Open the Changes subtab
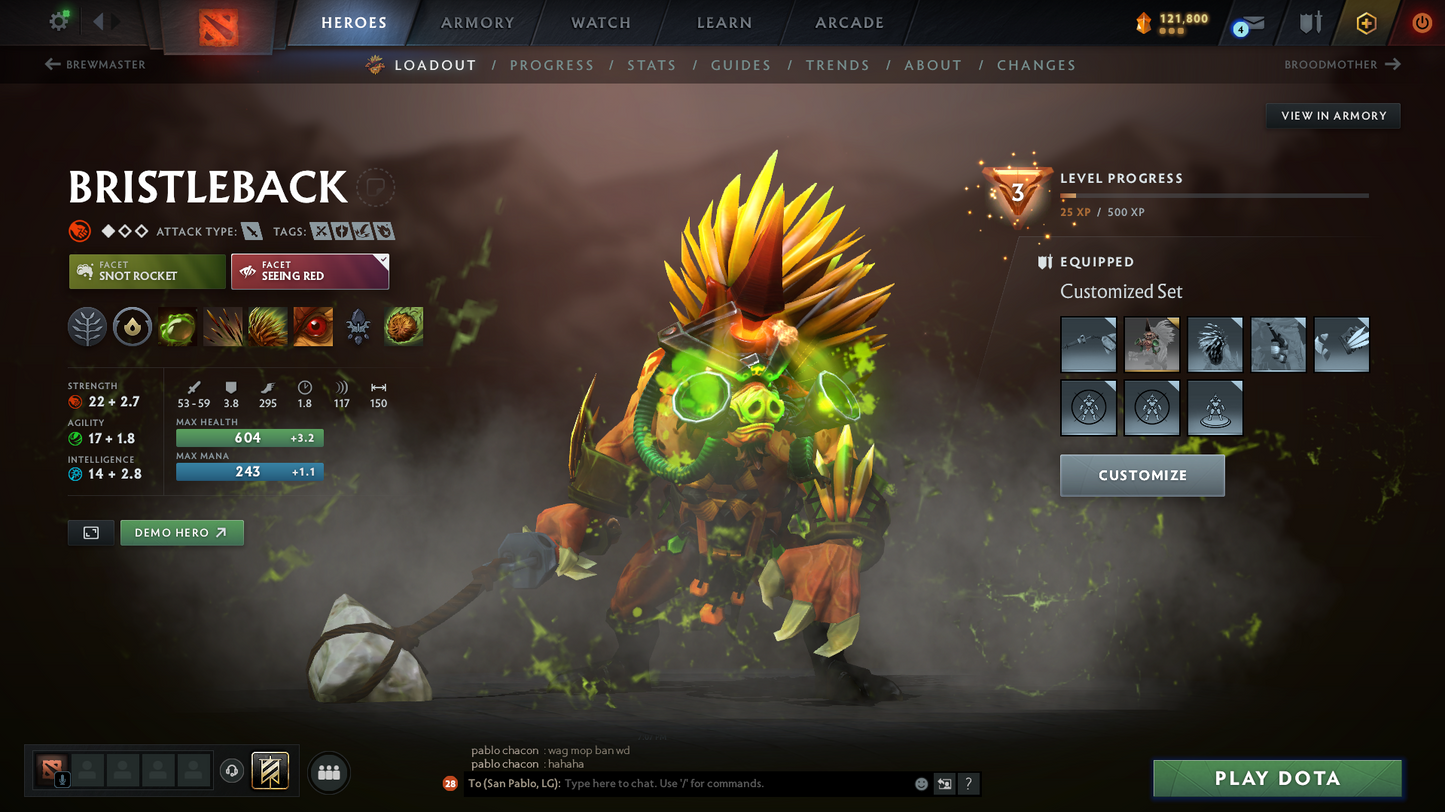 [x=1036, y=65]
